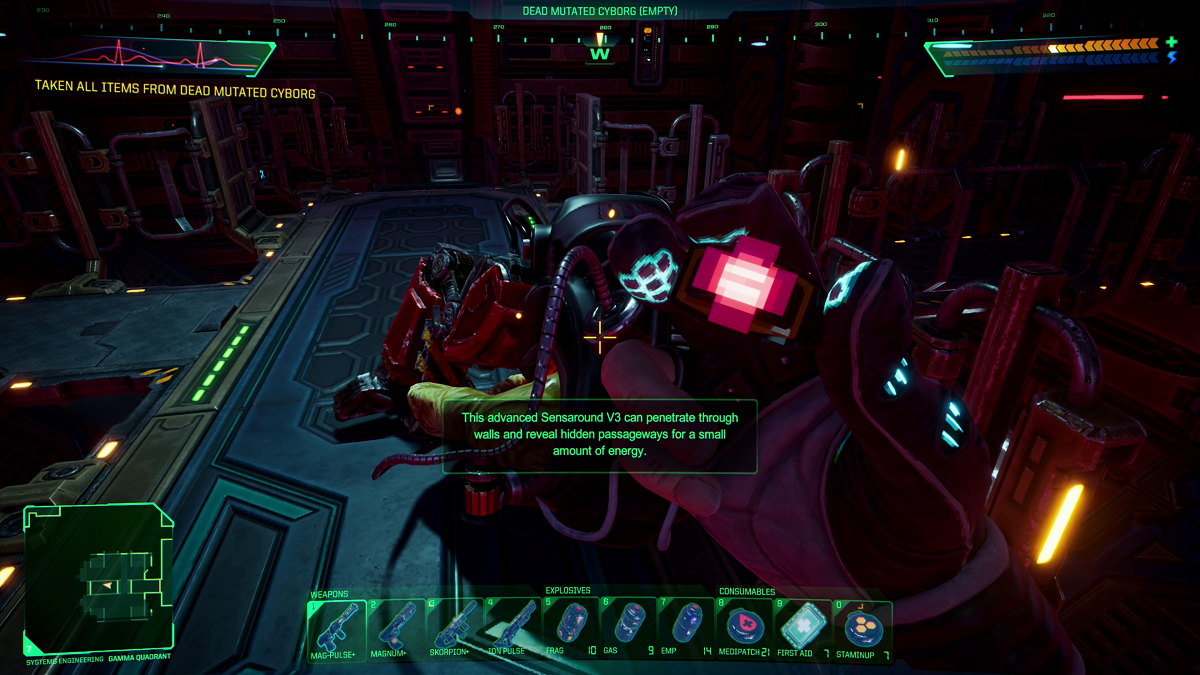
Task: Equip the Magnum+ pistol
Action: [x=396, y=629]
